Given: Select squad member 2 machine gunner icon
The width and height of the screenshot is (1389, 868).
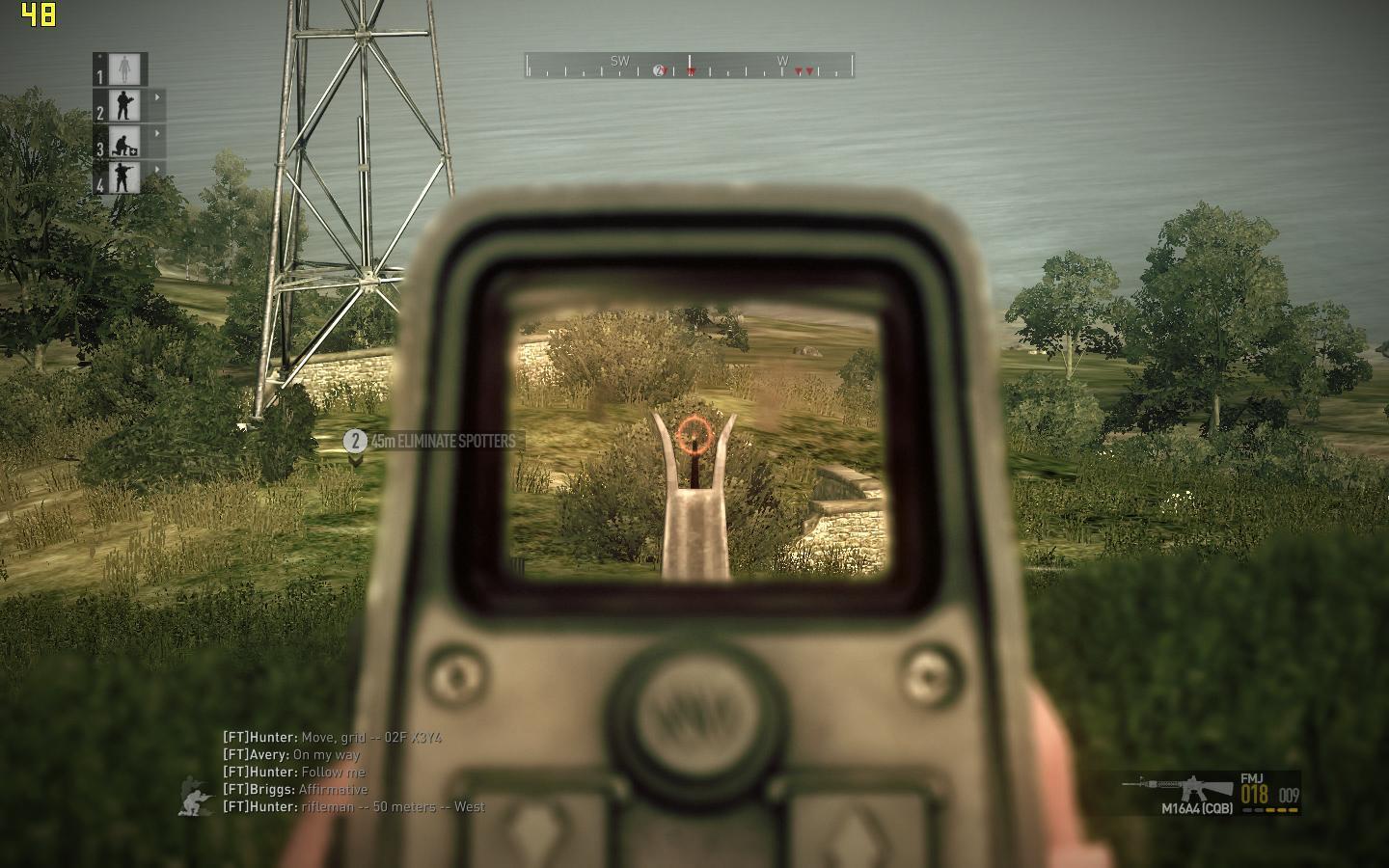Looking at the screenshot, I should click(124, 105).
